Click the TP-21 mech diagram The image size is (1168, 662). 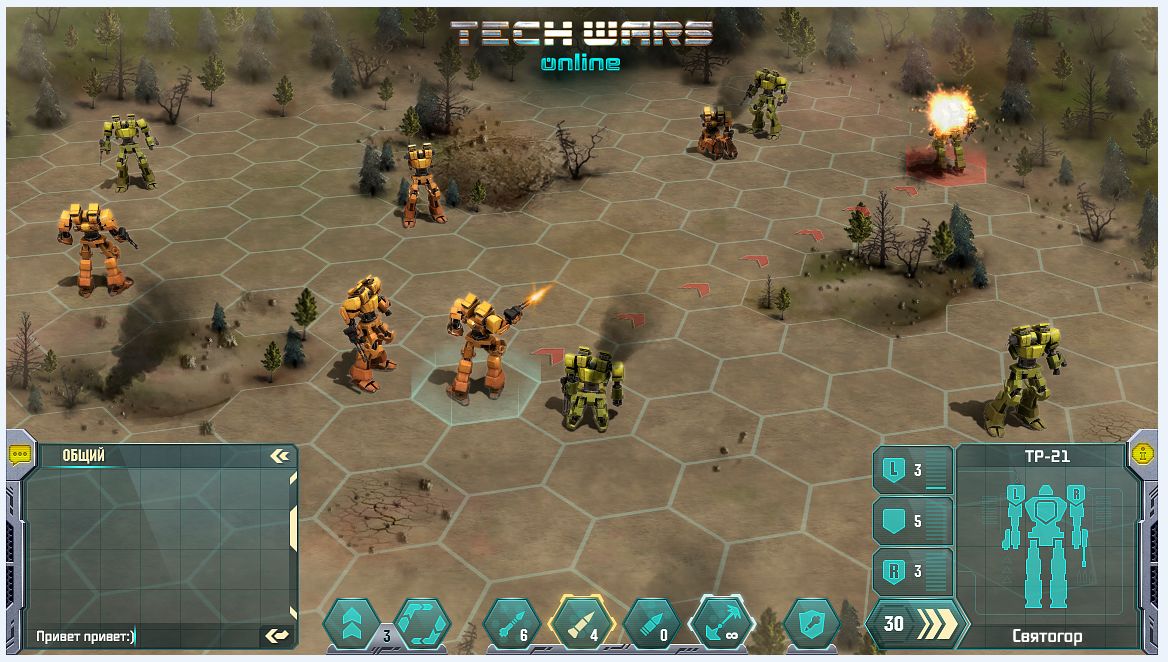click(1047, 548)
